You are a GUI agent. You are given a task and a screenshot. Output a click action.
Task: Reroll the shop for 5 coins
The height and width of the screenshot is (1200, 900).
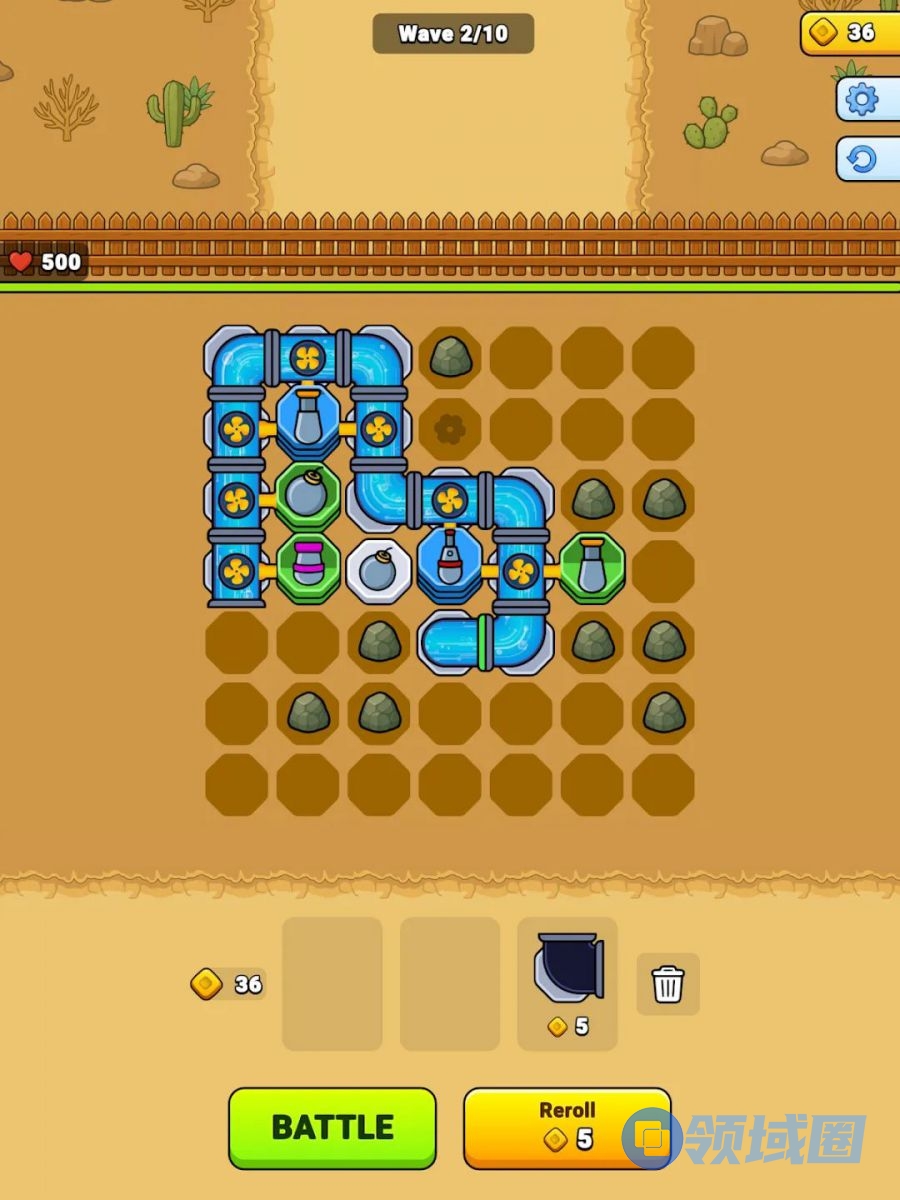click(x=566, y=1127)
